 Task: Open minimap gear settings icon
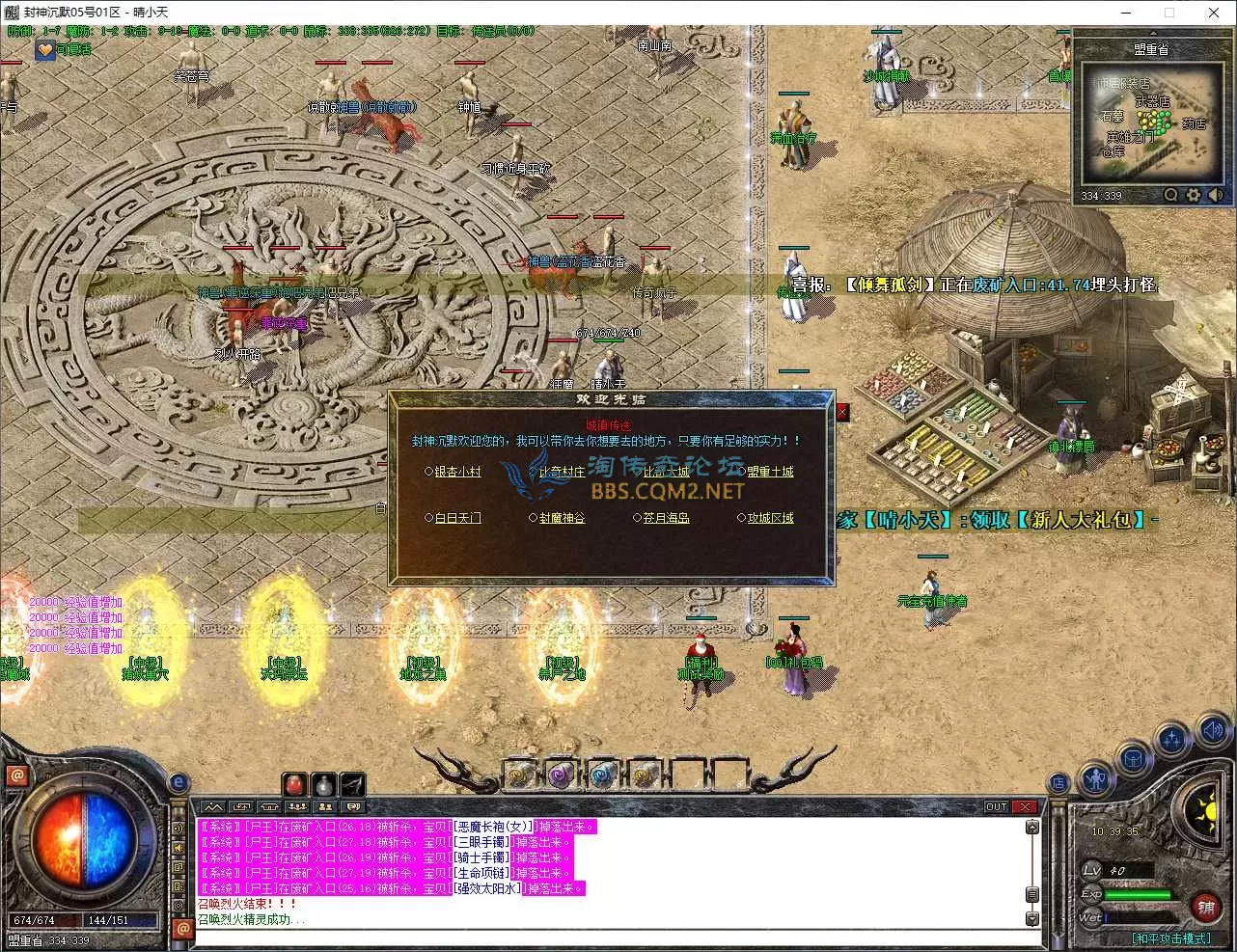click(x=1194, y=195)
